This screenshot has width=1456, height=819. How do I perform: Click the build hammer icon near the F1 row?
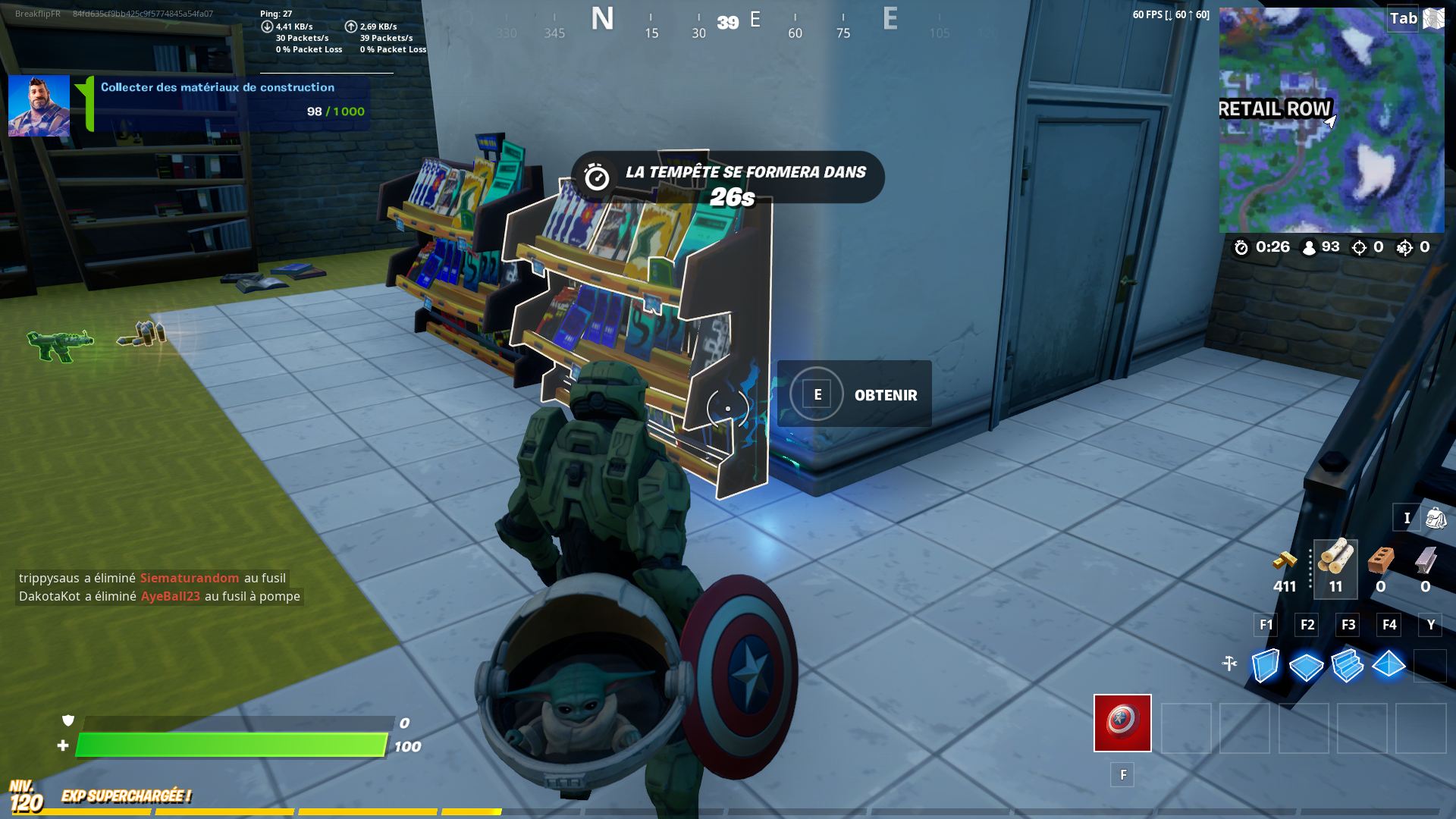(x=1231, y=662)
